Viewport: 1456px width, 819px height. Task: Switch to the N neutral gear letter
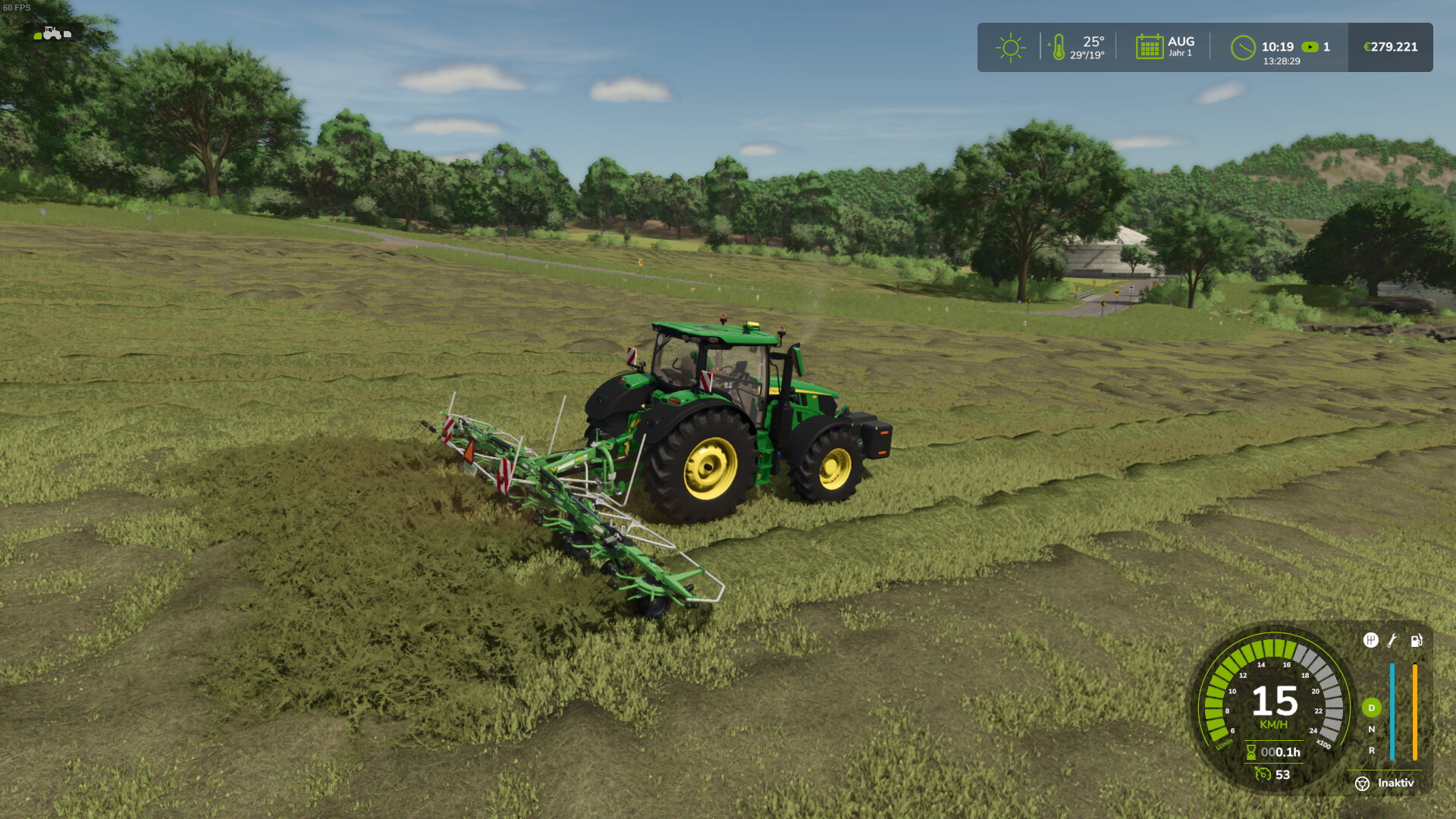pyautogui.click(x=1371, y=730)
